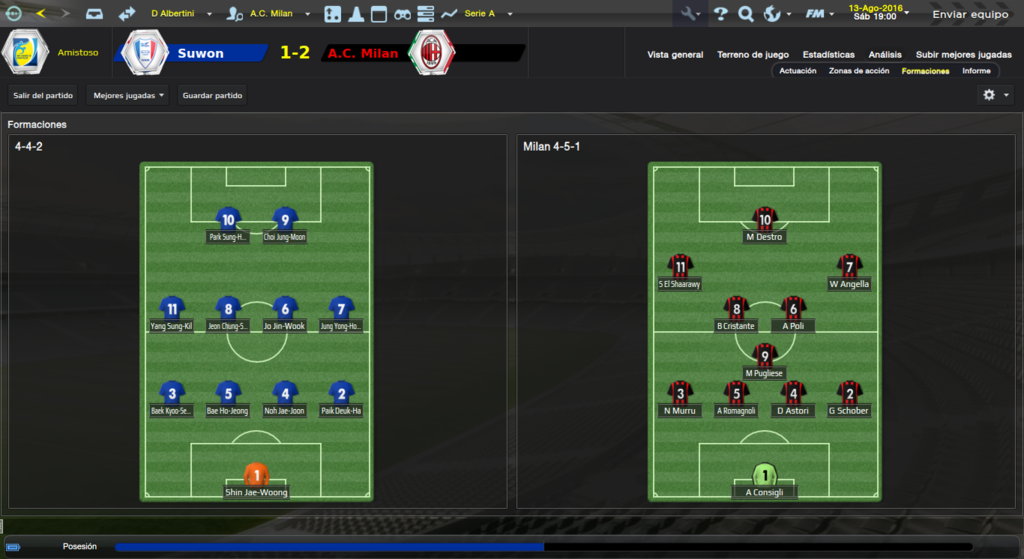Switch to Actuación sub-tab

[797, 71]
